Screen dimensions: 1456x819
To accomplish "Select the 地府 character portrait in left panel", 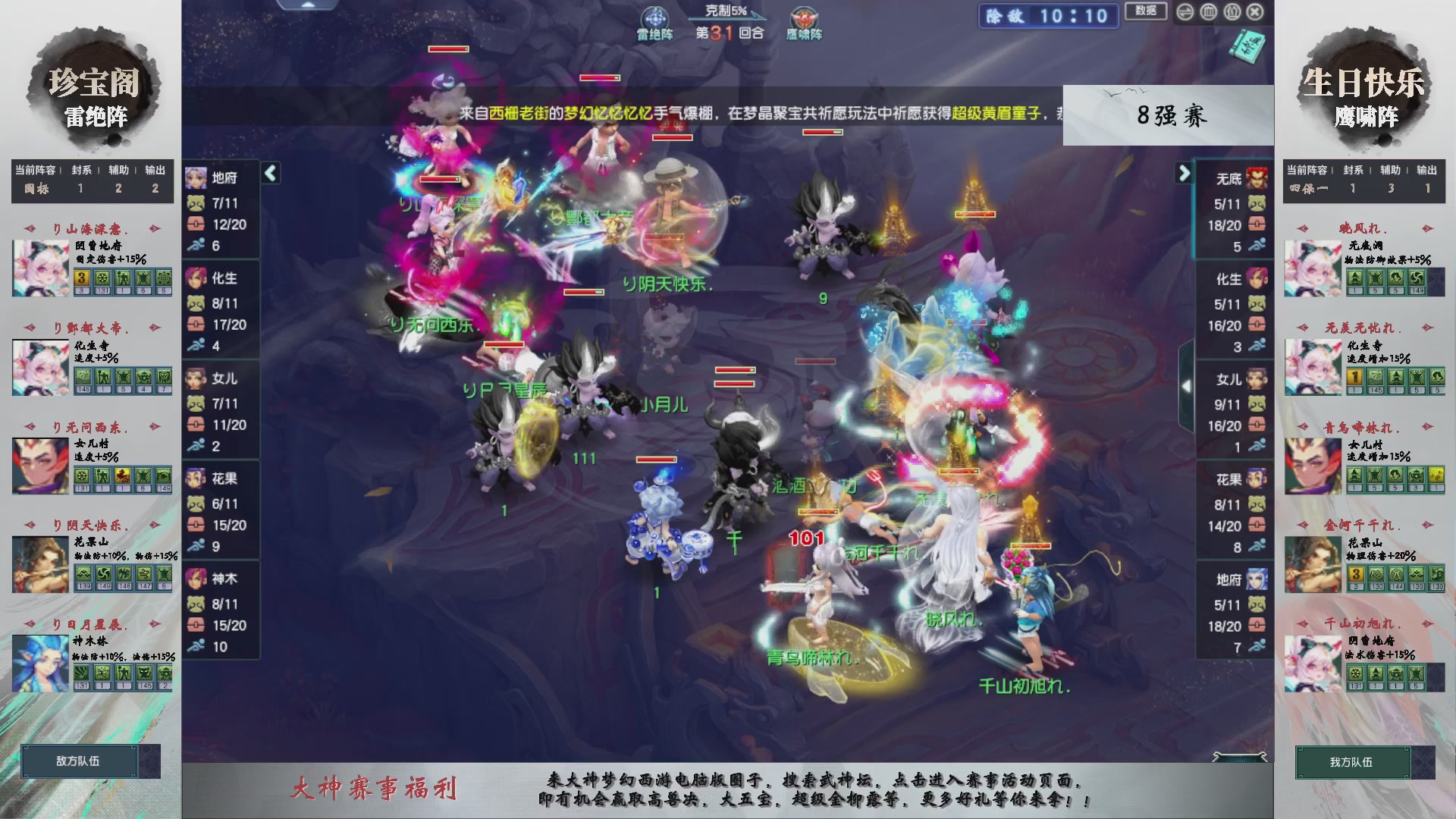I will click(196, 177).
